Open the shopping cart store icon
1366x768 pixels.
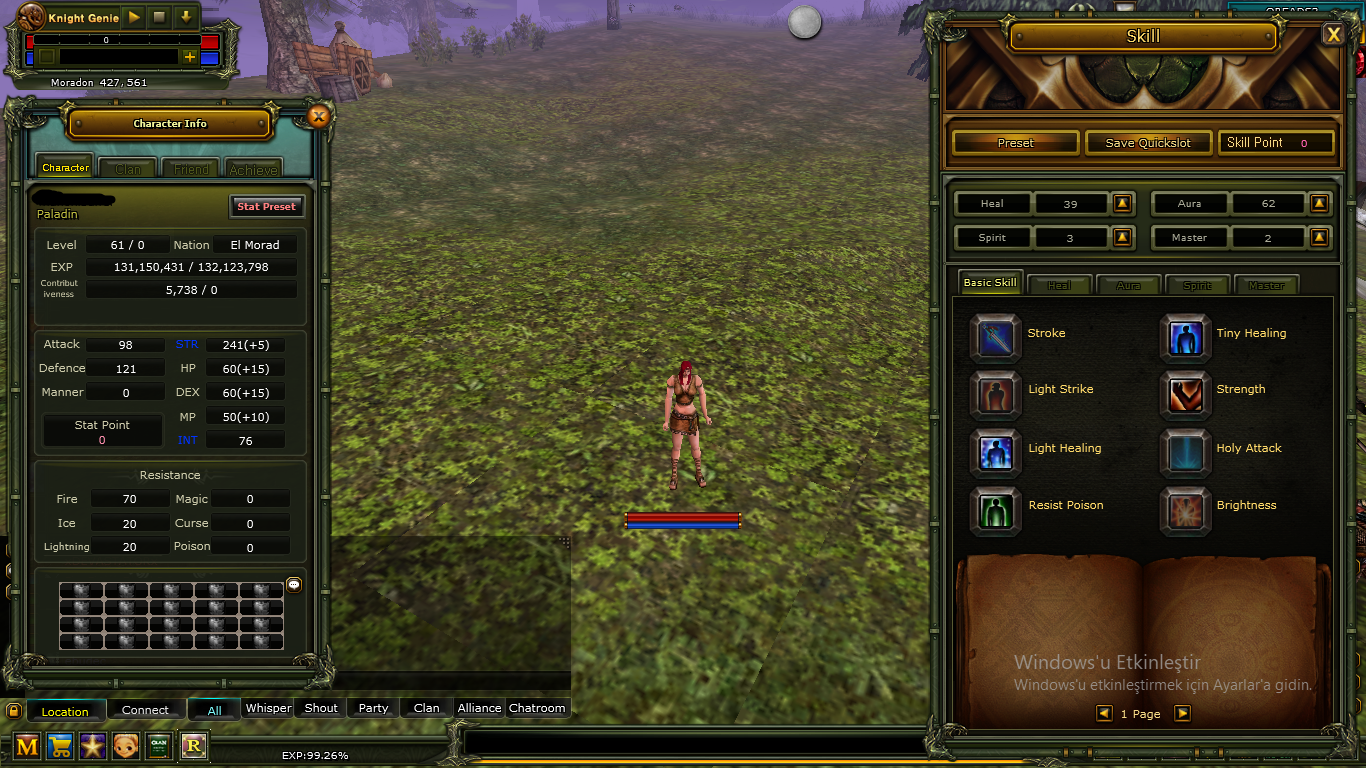[59, 746]
